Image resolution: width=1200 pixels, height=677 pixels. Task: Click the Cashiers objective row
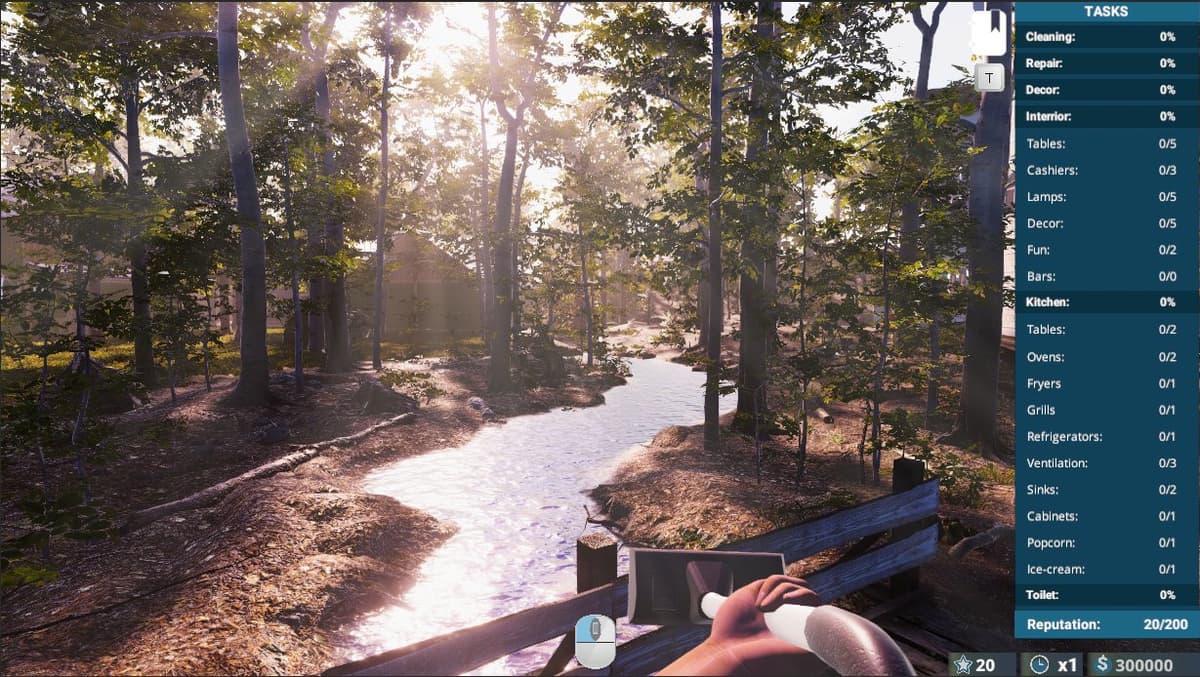1106,170
